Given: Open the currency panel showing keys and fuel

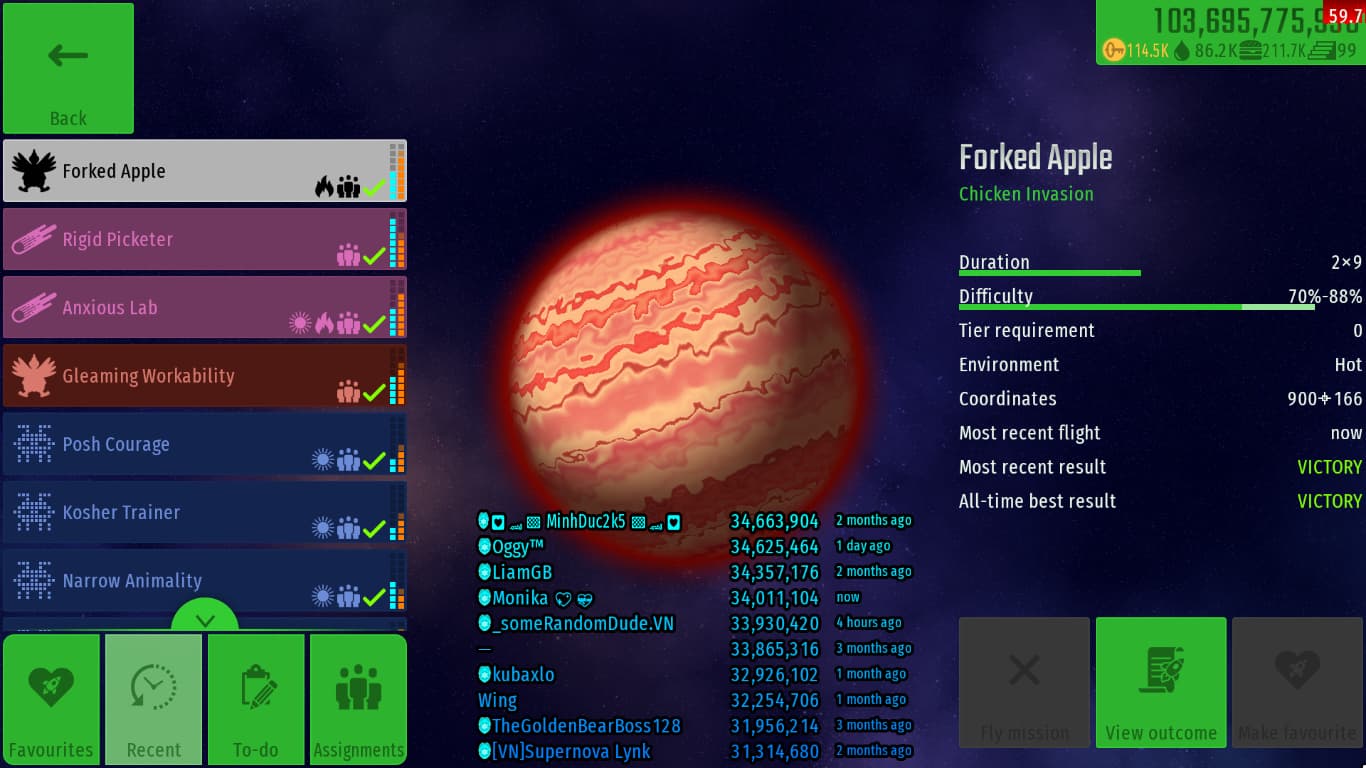Looking at the screenshot, I should (x=1230, y=33).
